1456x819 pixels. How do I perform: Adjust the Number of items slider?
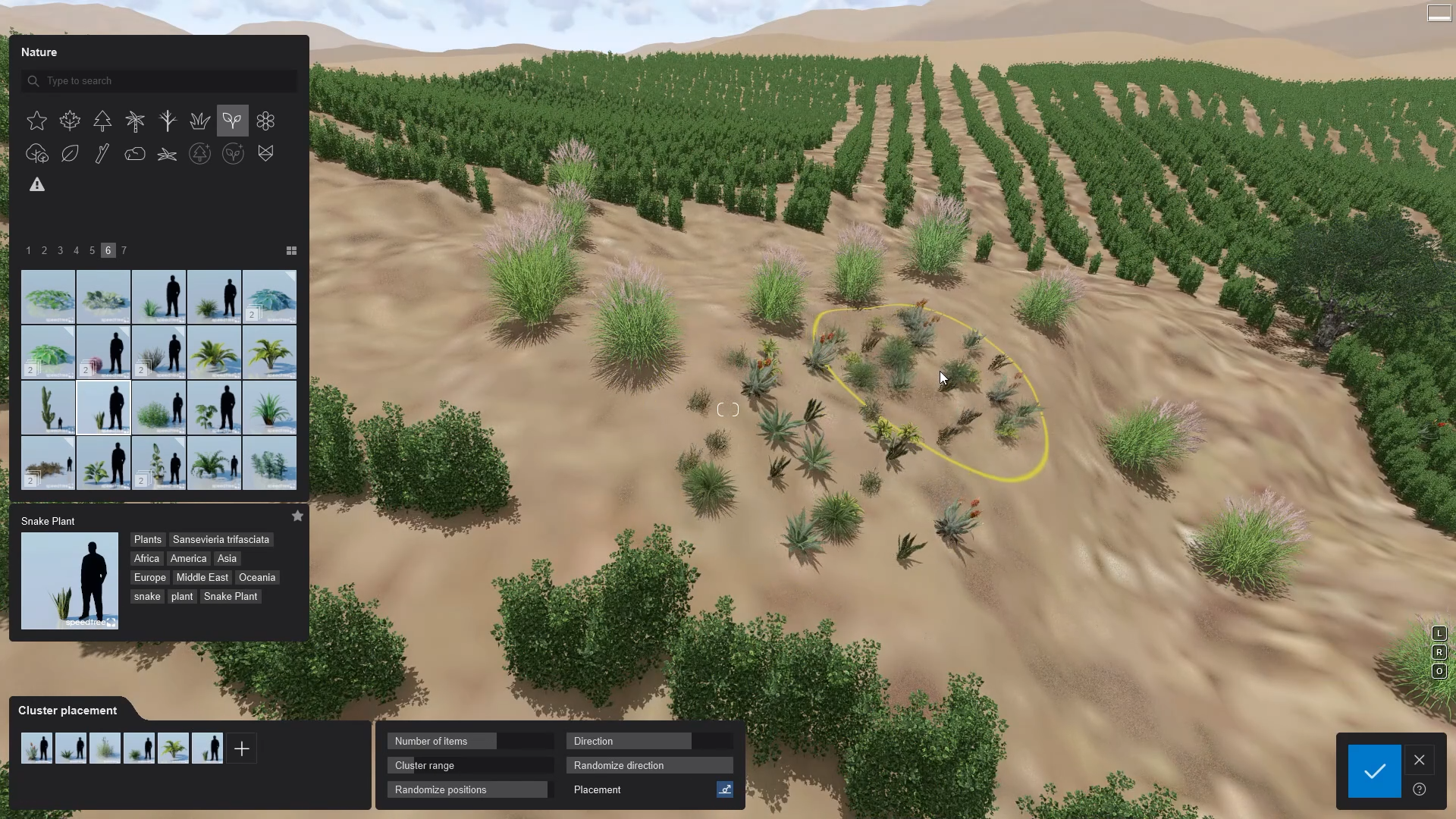pyautogui.click(x=470, y=742)
